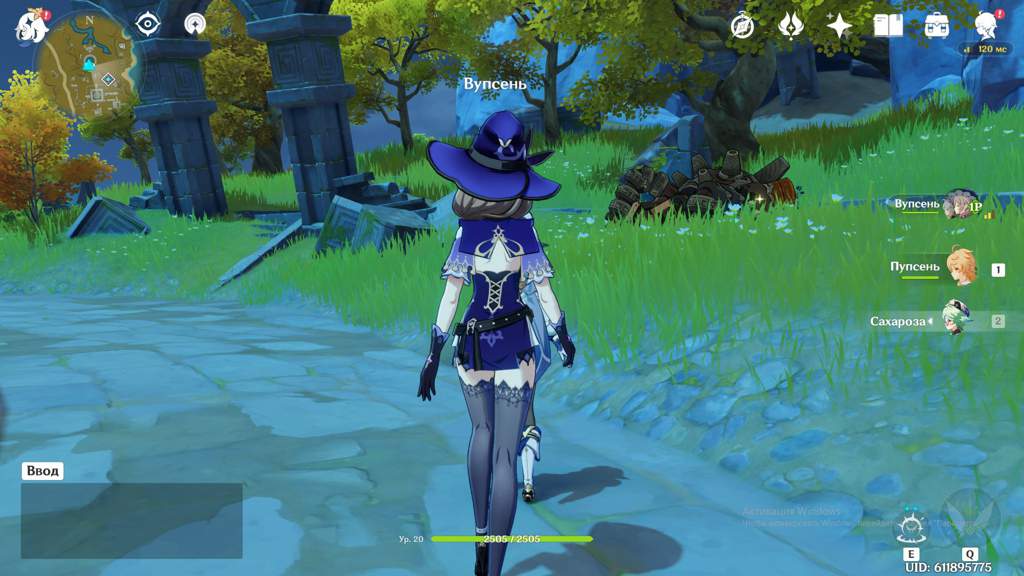Open the Paimon main menu
Screen dimensions: 1024x576
[x=30, y=26]
